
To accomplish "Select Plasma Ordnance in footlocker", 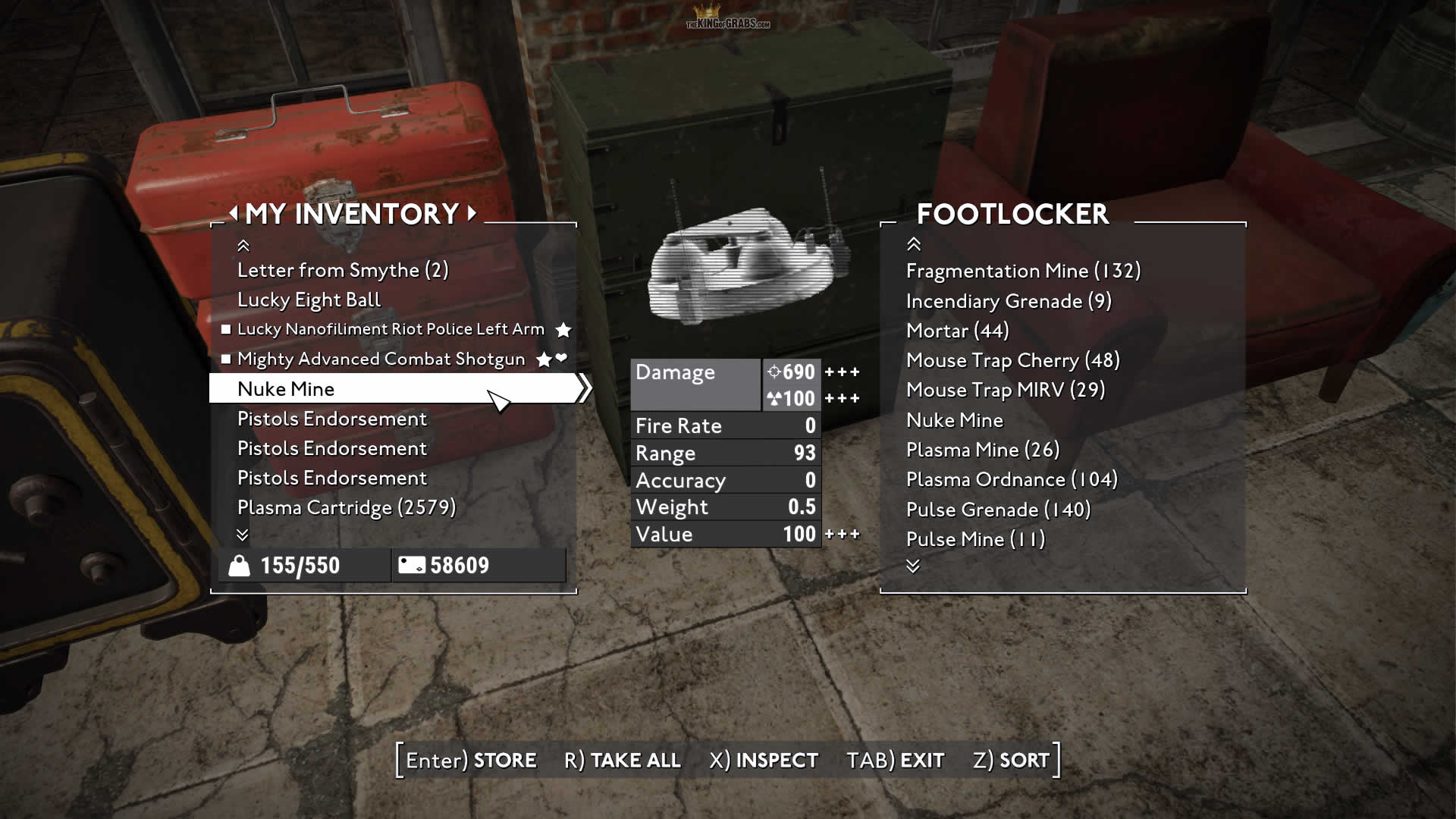I will 1012,479.
